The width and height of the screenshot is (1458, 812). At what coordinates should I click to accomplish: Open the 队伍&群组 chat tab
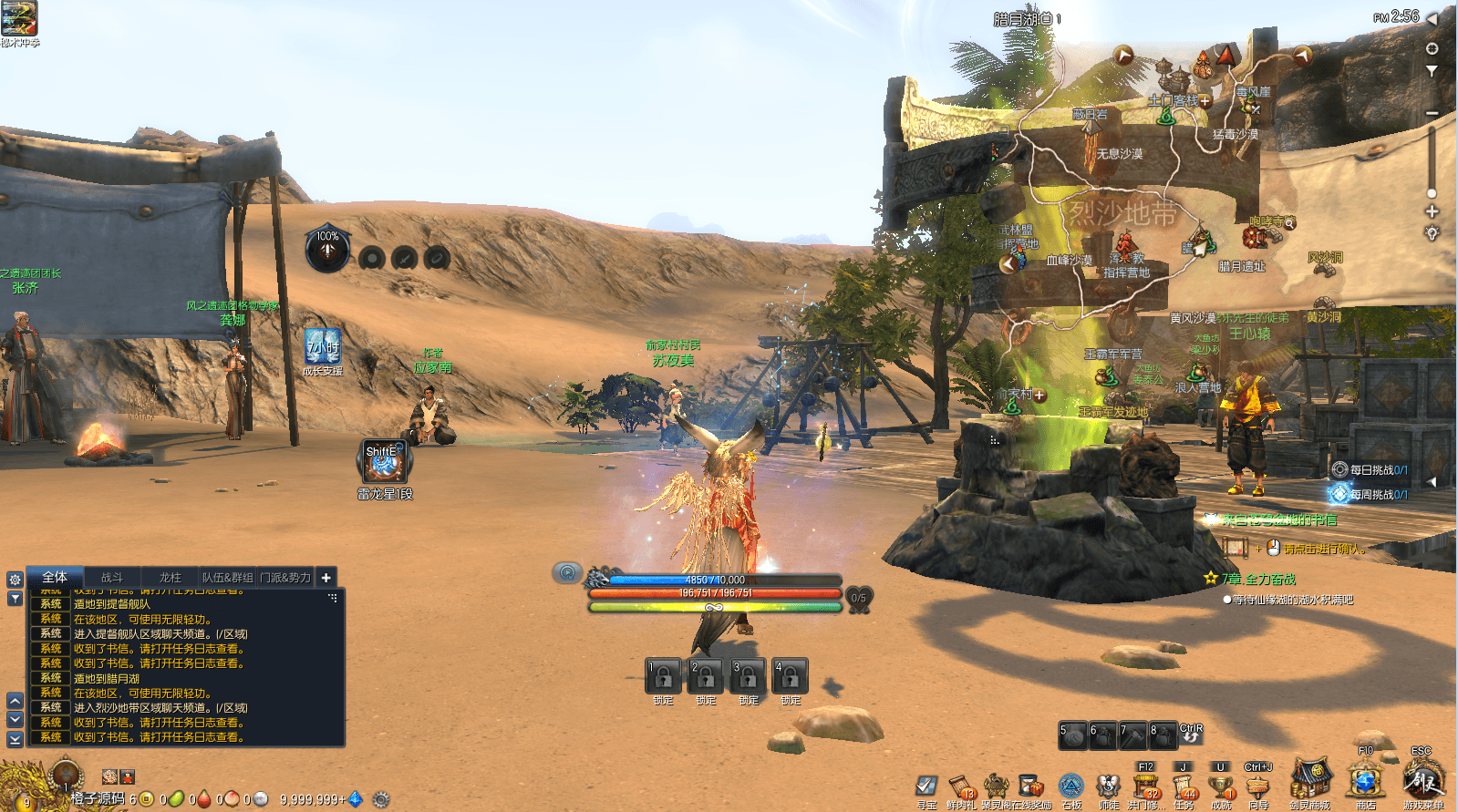[228, 577]
